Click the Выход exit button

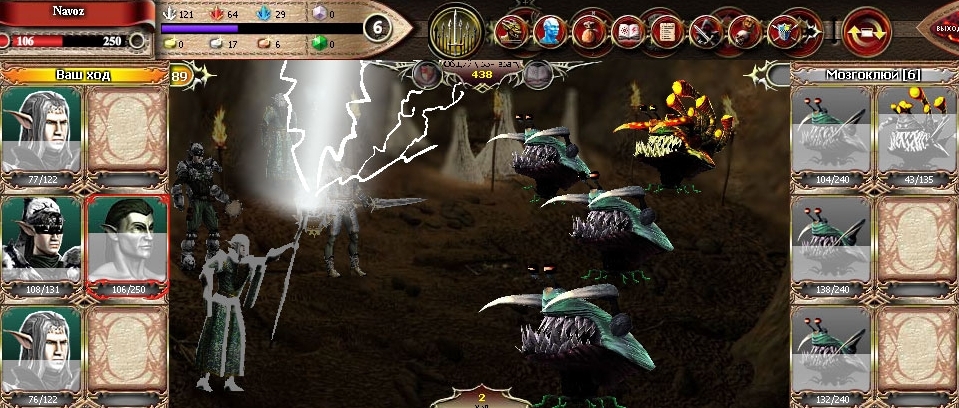[944, 29]
